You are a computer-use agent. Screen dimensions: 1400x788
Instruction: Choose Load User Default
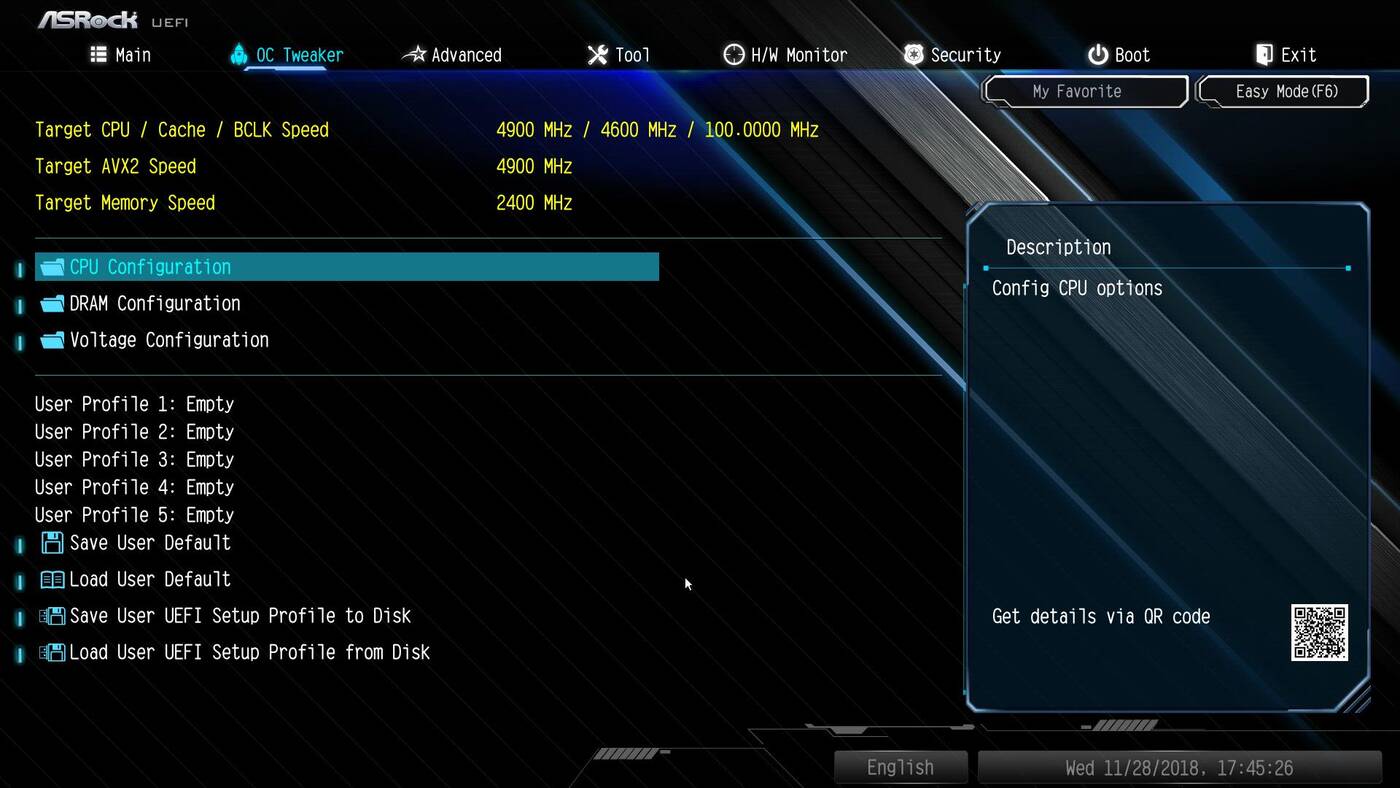[149, 579]
